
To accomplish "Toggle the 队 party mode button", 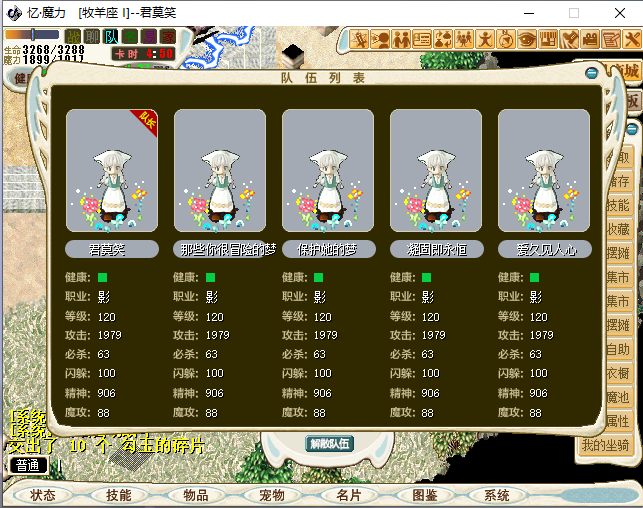I will coord(111,37).
